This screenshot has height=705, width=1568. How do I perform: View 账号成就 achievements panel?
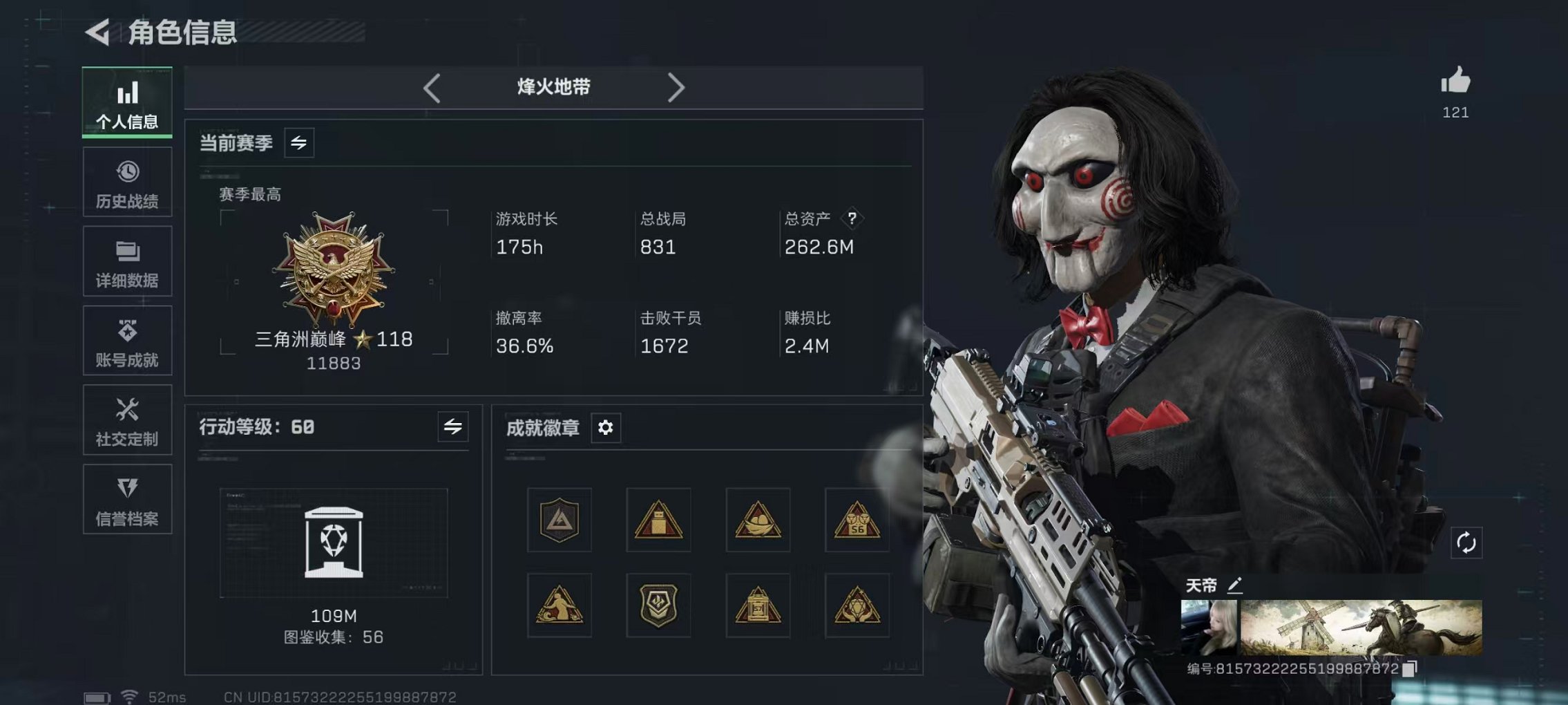pos(127,340)
